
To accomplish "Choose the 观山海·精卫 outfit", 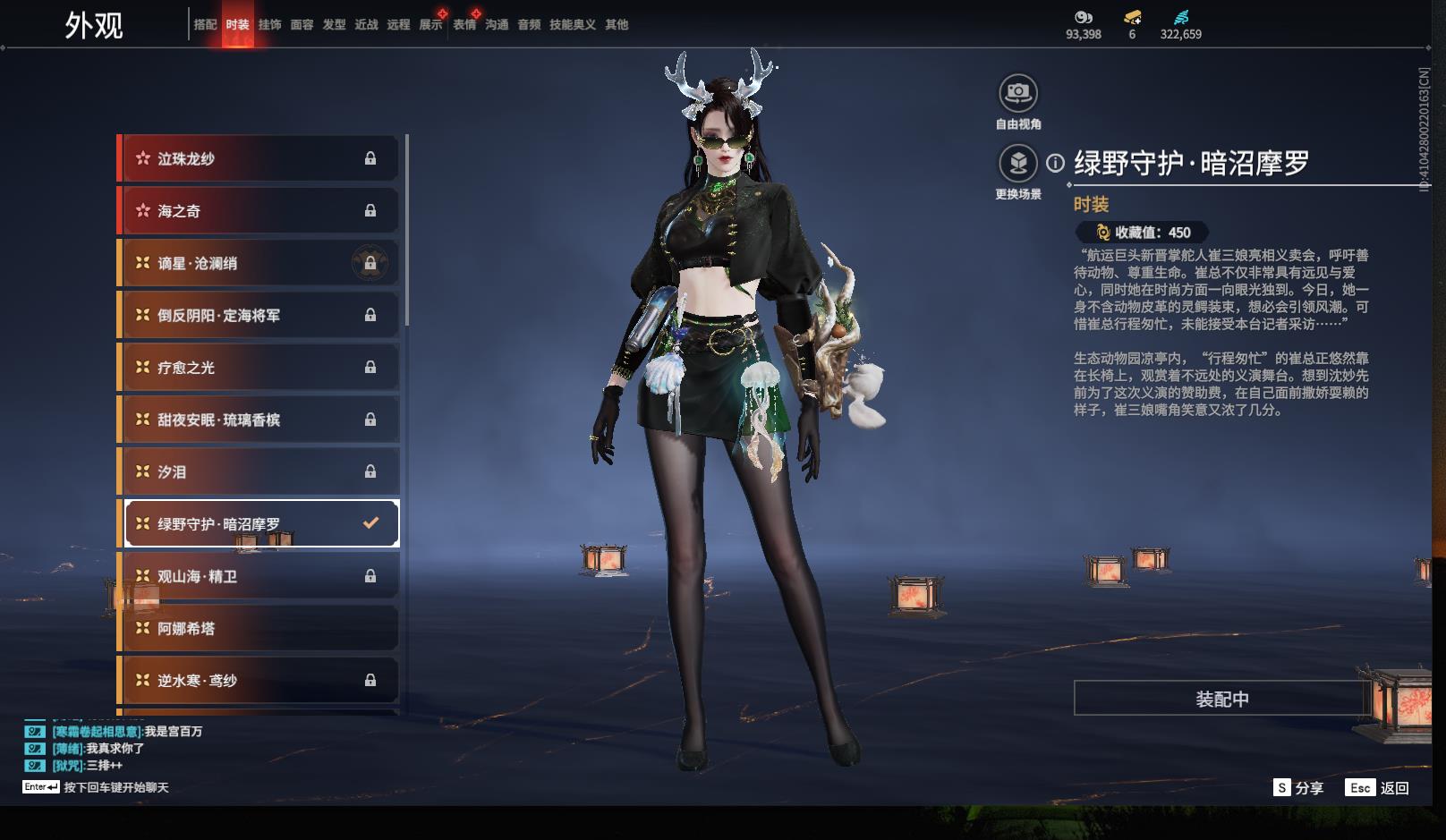I will point(259,576).
